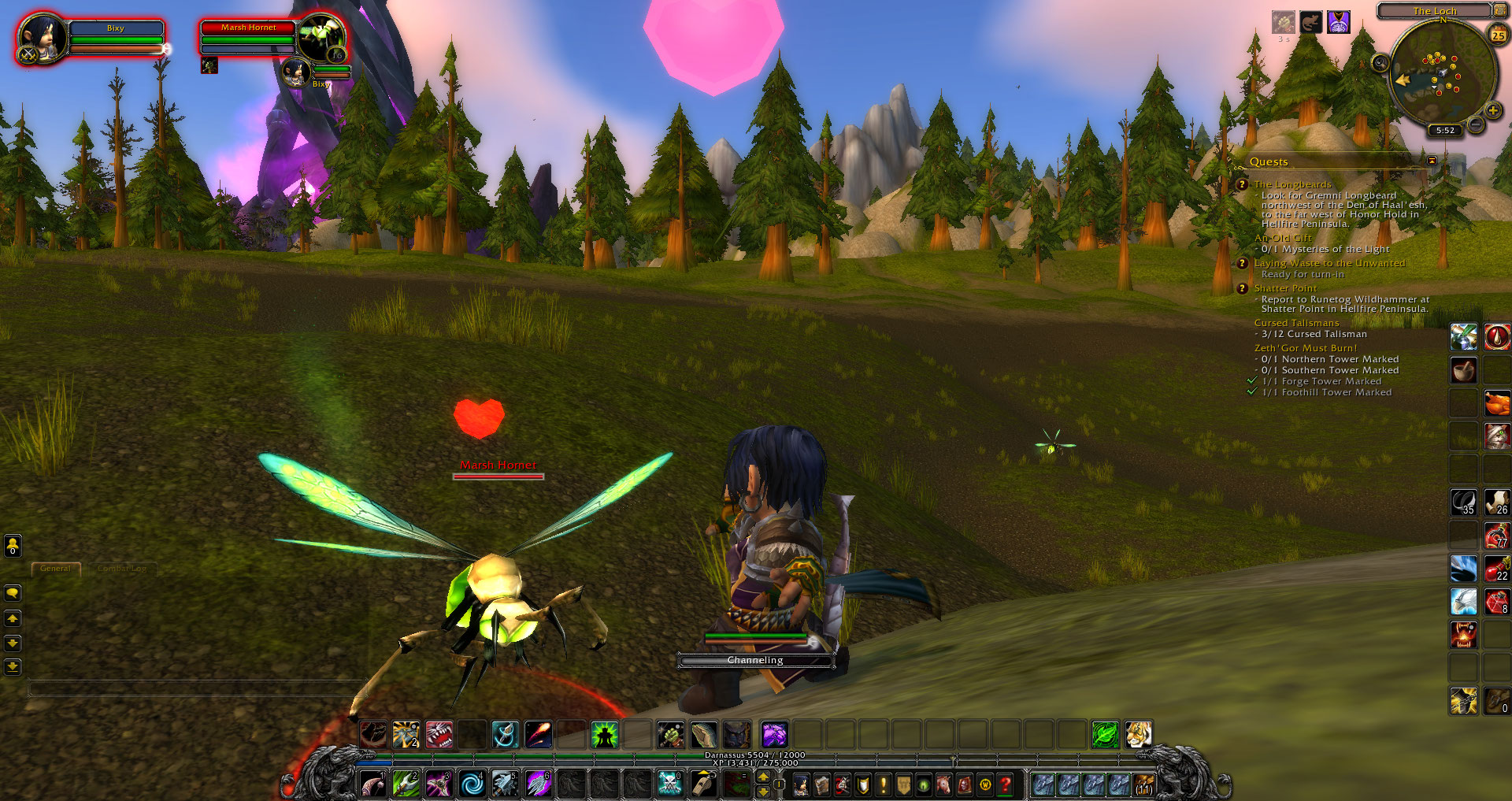Image resolution: width=1512 pixels, height=801 pixels.
Task: Open the Zeth'Gor Must Burn! quest
Action: (1305, 348)
